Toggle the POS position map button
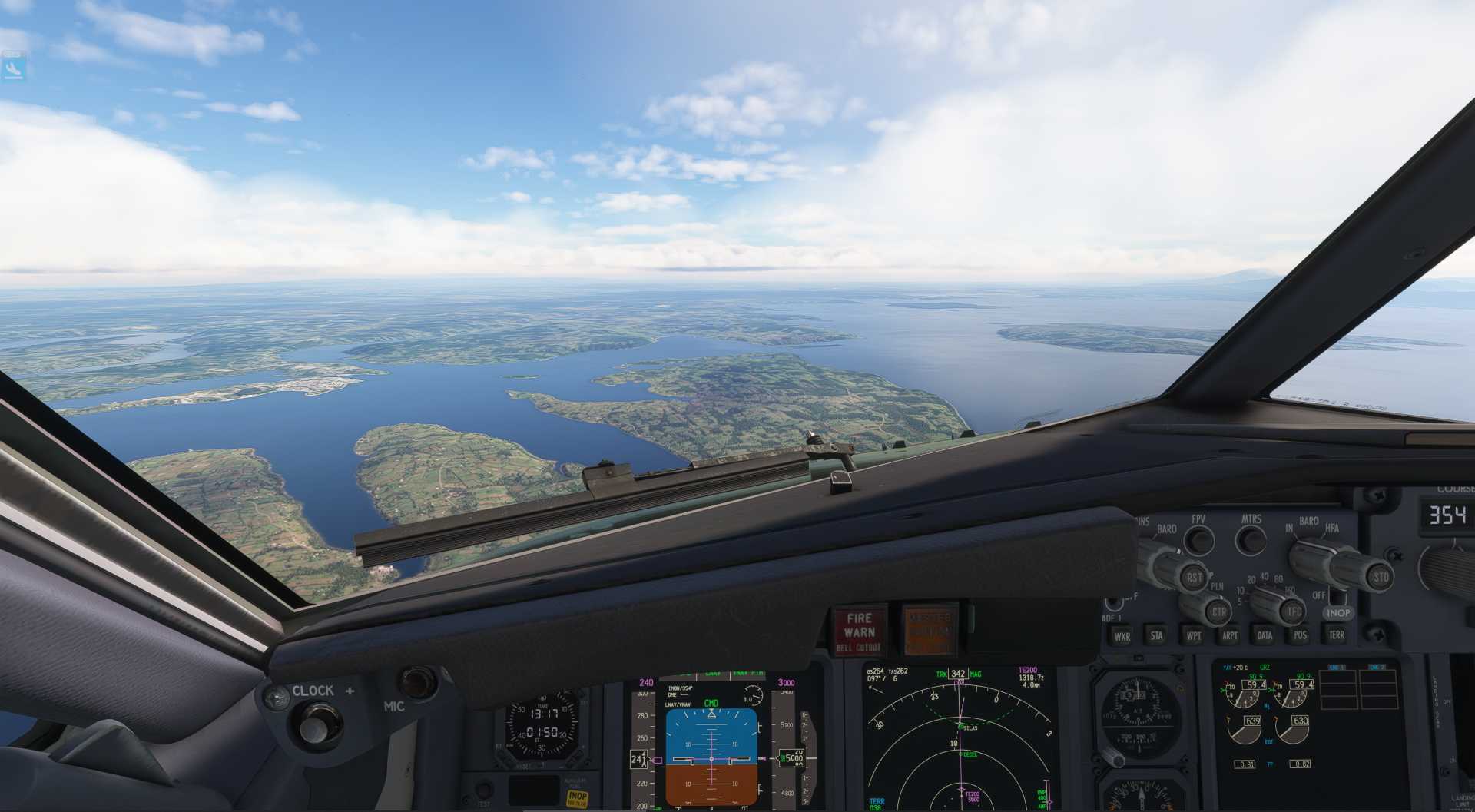1475x812 pixels. click(1300, 635)
